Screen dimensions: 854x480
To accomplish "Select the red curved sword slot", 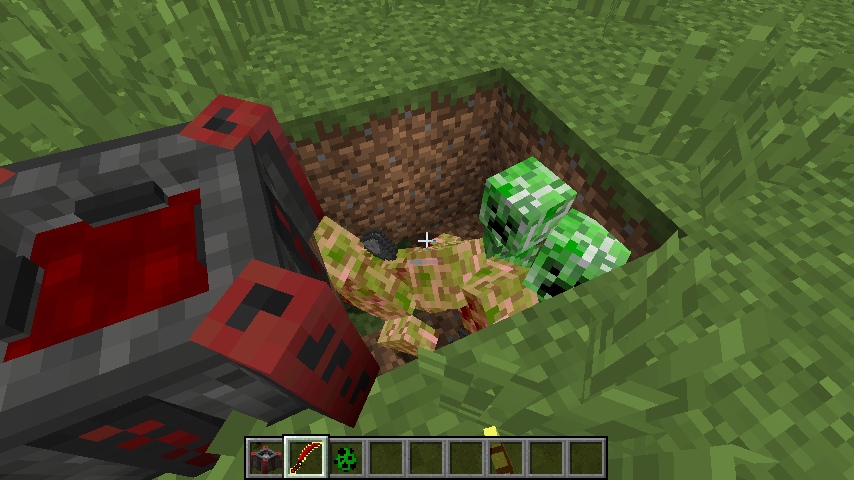I will [305, 458].
